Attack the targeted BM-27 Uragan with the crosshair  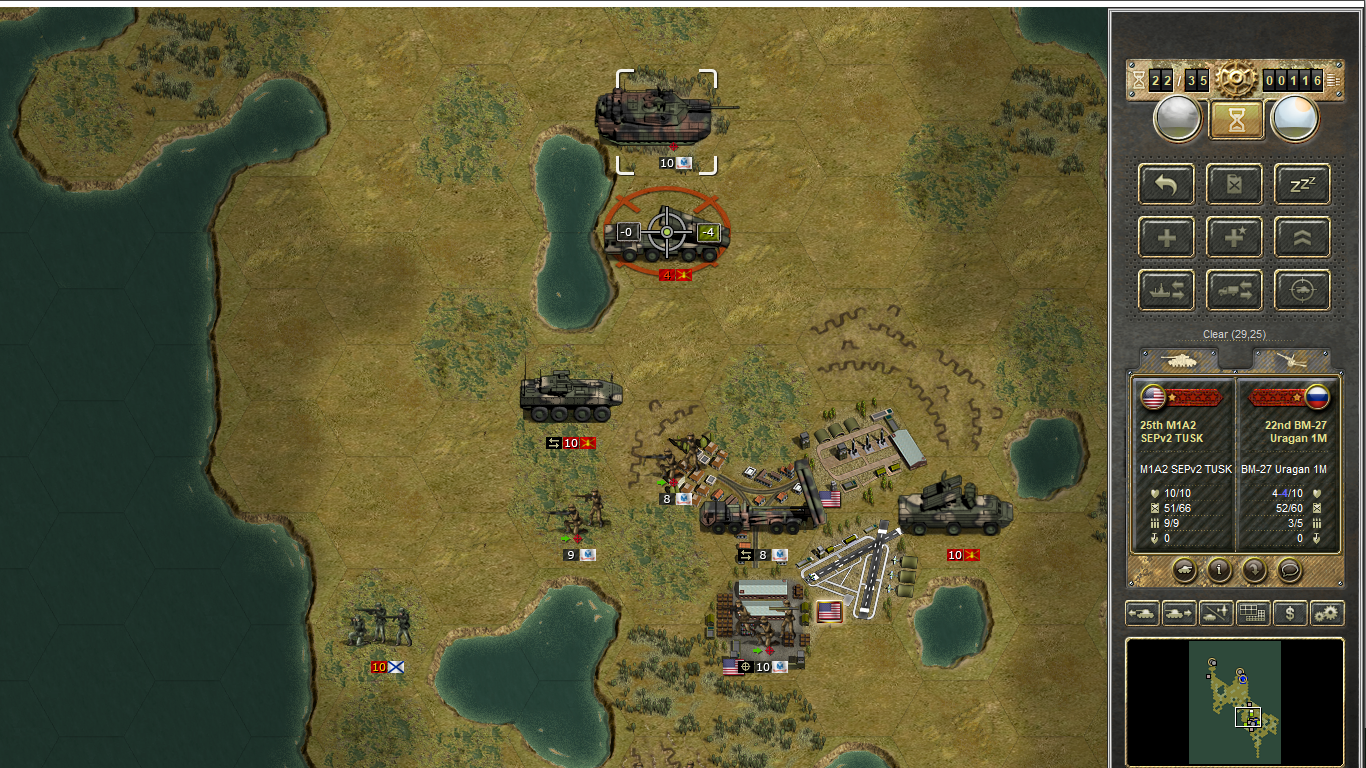point(667,233)
